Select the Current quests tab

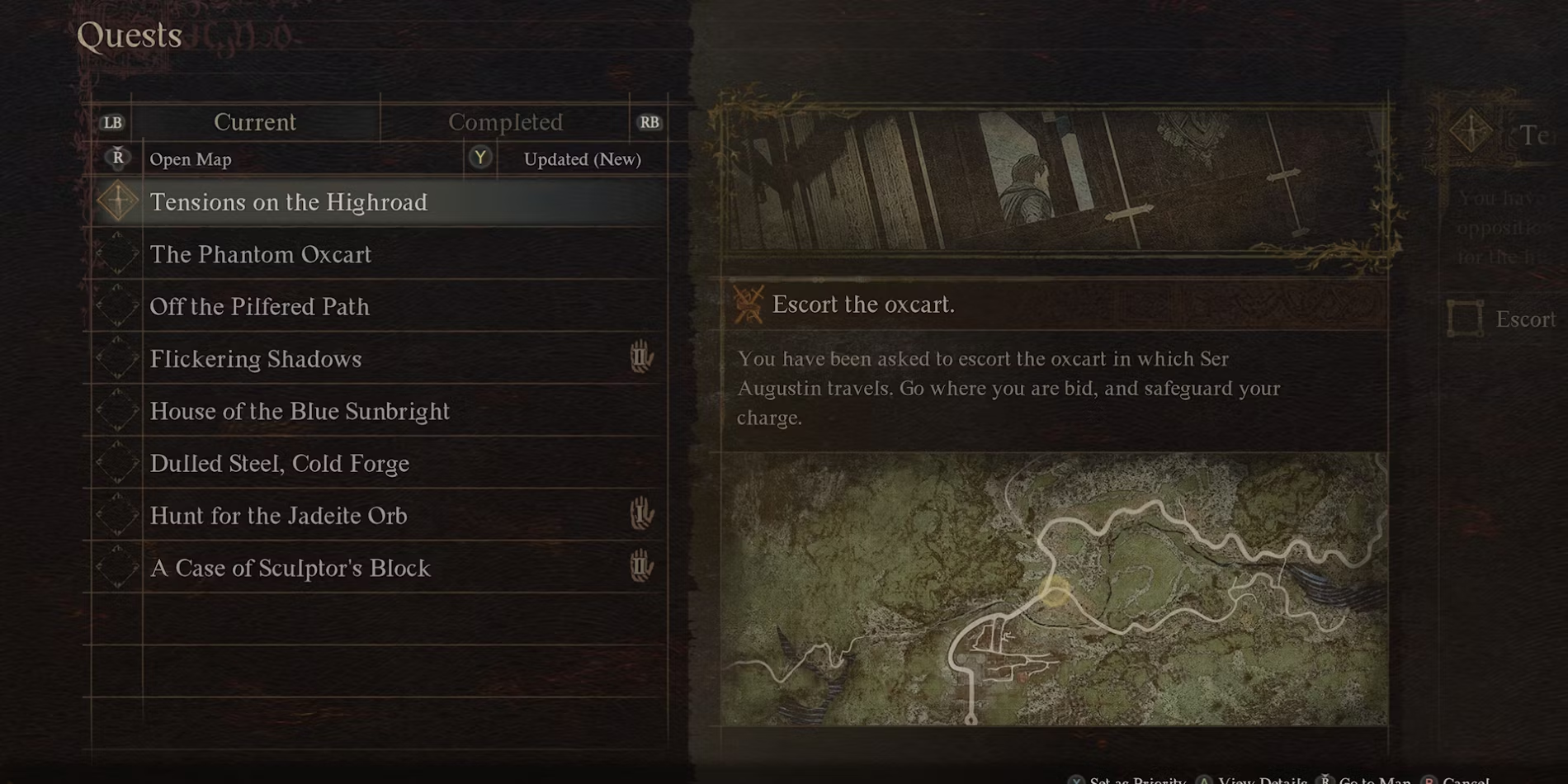(x=254, y=122)
